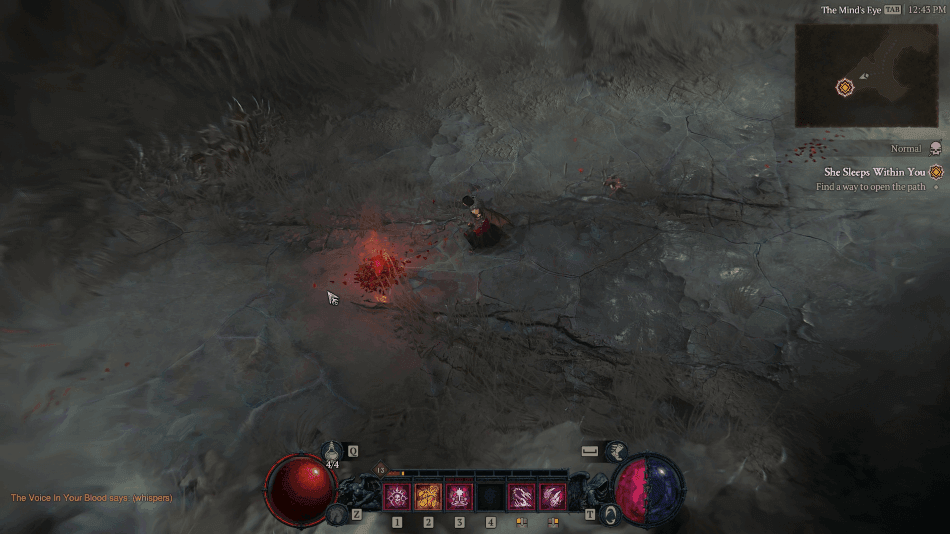Image resolution: width=950 pixels, height=534 pixels.
Task: Select the empty dark skill slot 4
Action: click(x=490, y=497)
